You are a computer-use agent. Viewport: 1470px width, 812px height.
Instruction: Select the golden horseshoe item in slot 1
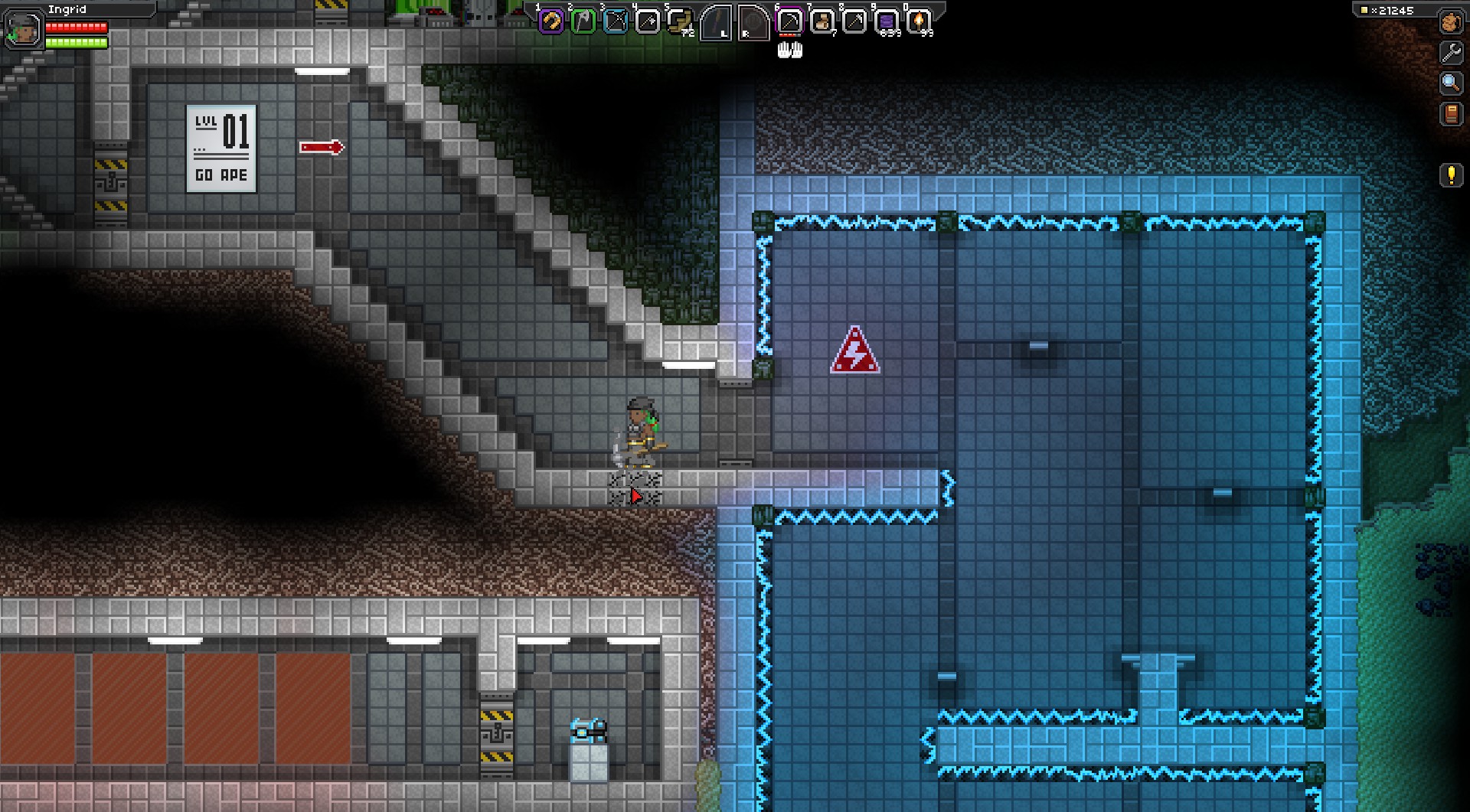pyautogui.click(x=551, y=22)
